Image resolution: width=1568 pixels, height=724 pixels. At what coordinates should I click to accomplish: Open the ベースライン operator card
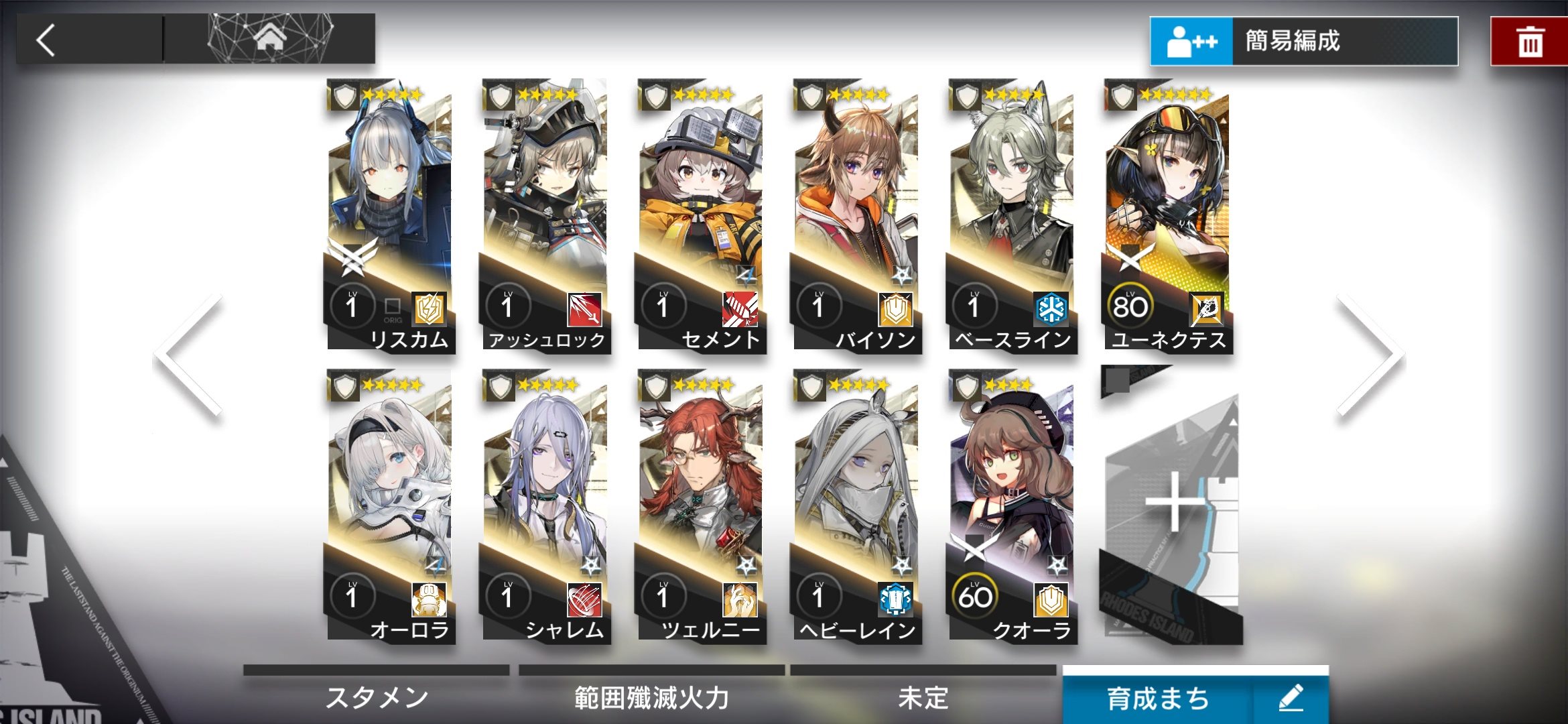click(1012, 215)
